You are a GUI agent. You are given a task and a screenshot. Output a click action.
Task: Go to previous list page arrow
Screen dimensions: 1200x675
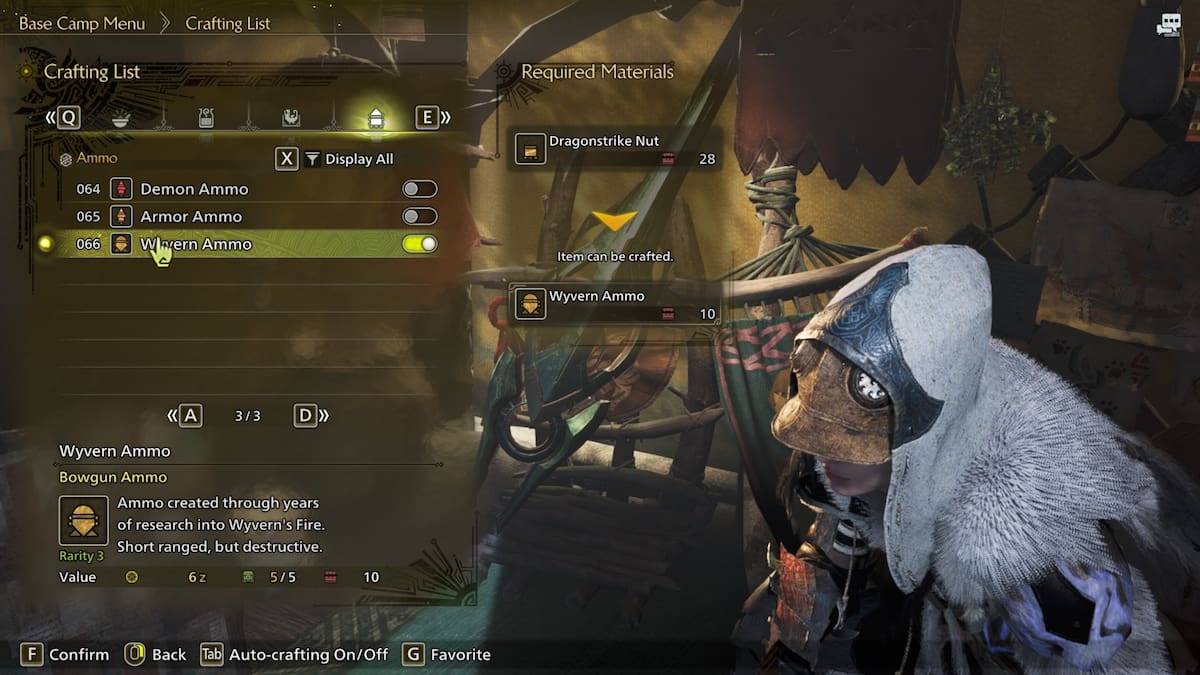185,416
